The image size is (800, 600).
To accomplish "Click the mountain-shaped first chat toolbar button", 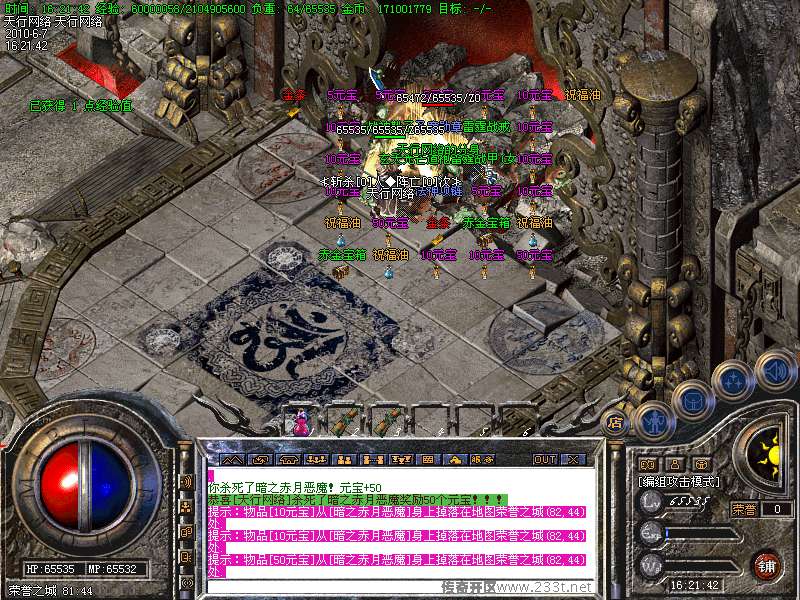I will (232, 459).
